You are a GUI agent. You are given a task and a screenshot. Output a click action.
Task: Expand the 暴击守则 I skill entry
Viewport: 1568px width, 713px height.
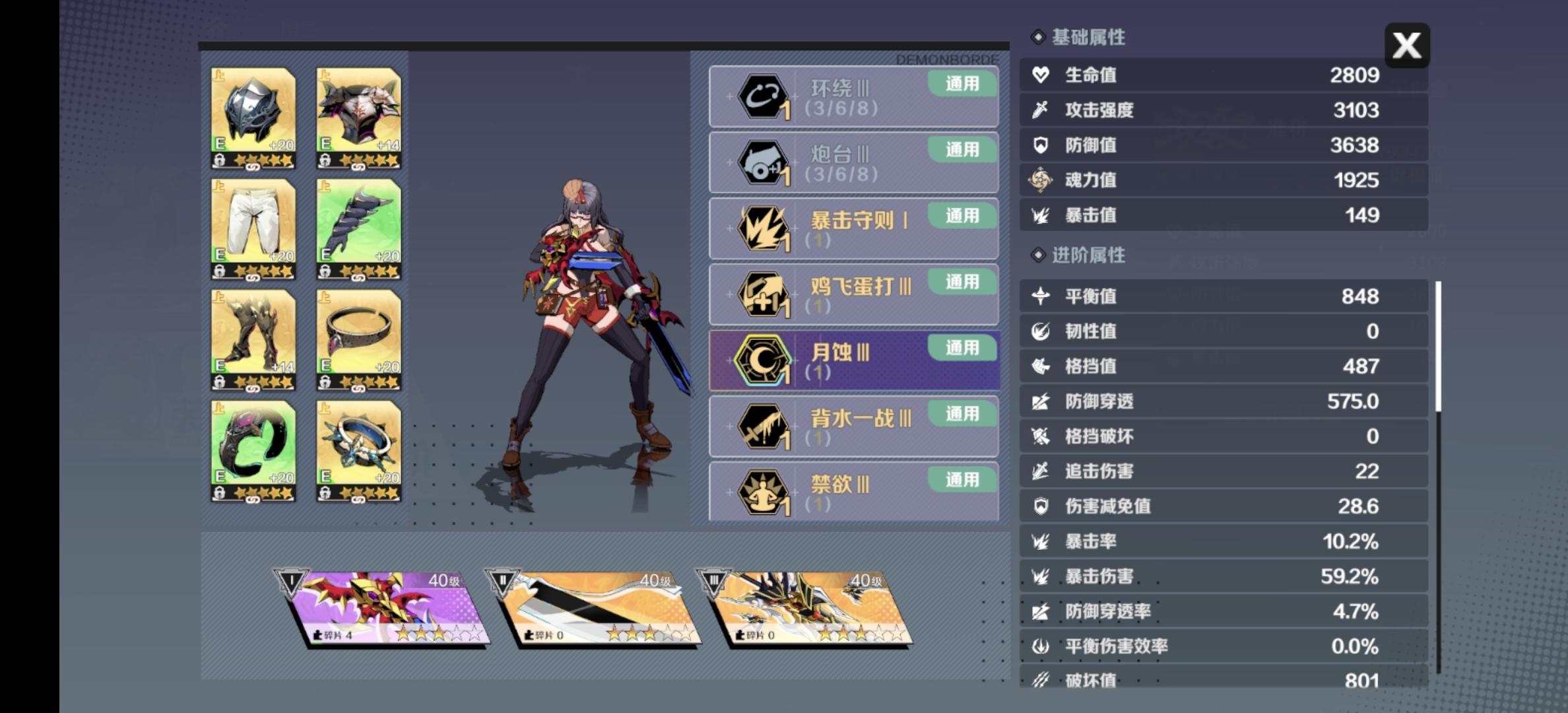pyautogui.click(x=851, y=228)
